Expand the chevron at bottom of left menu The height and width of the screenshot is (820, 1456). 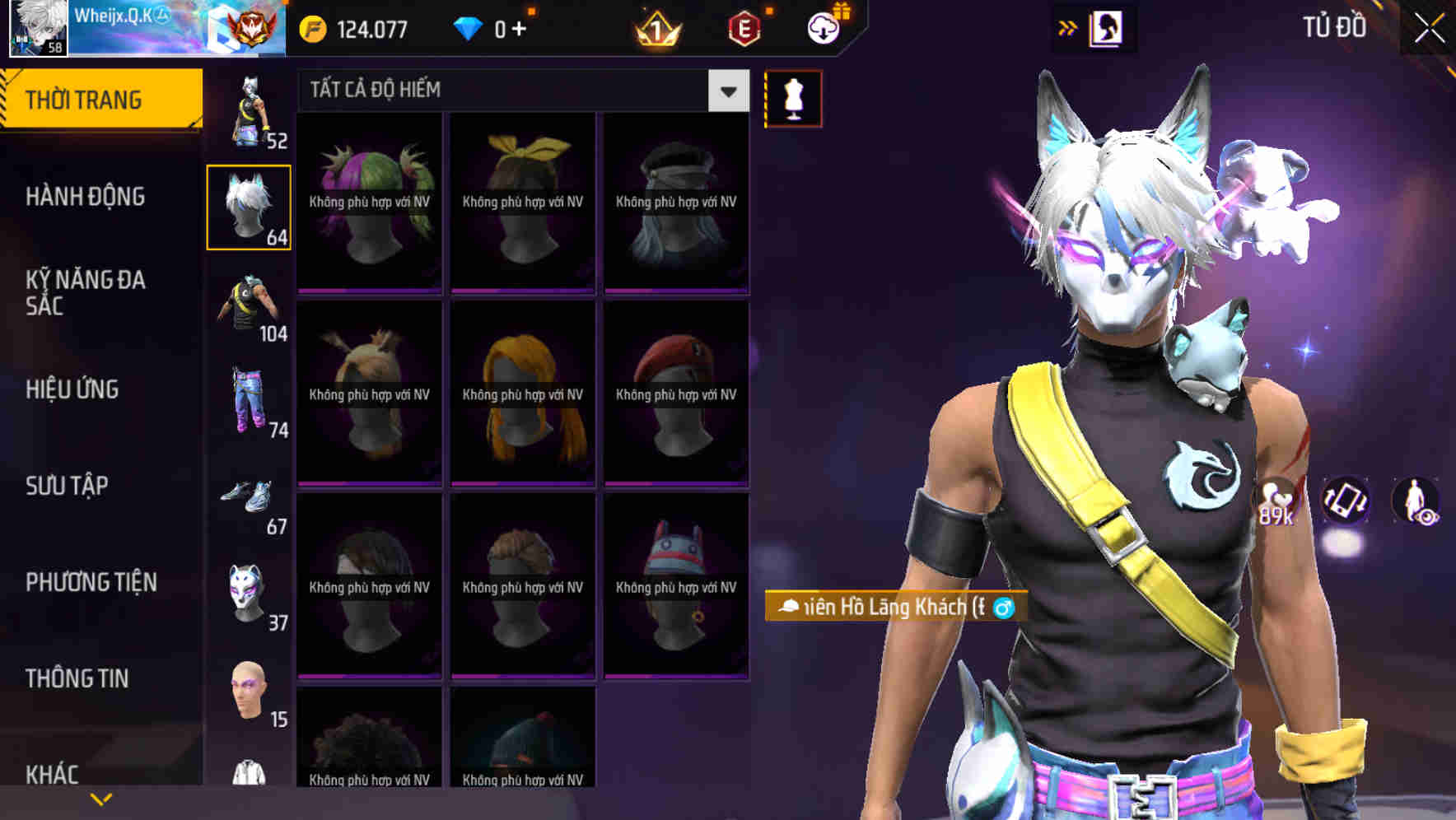(100, 798)
